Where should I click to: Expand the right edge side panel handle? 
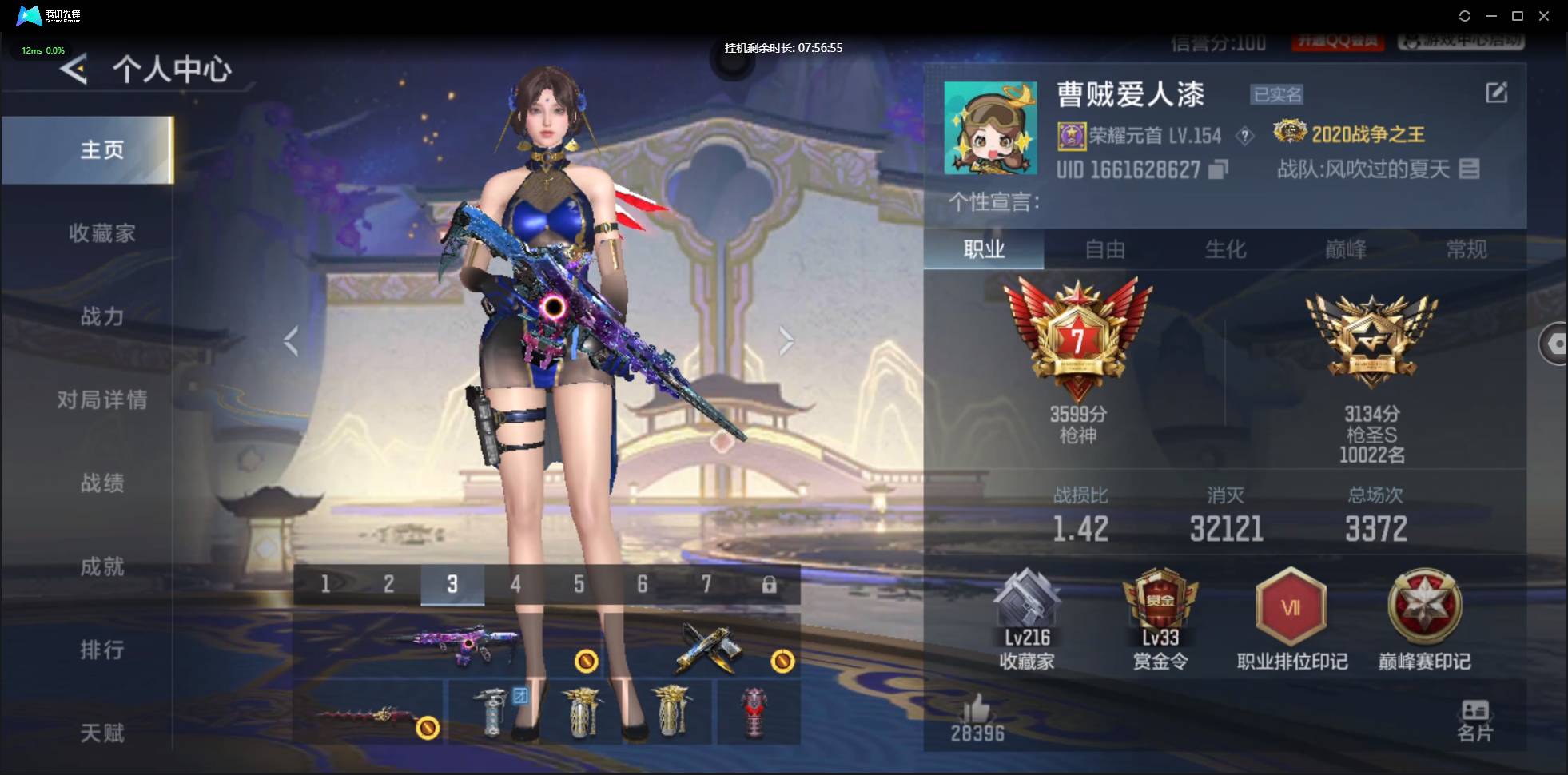point(1557,342)
